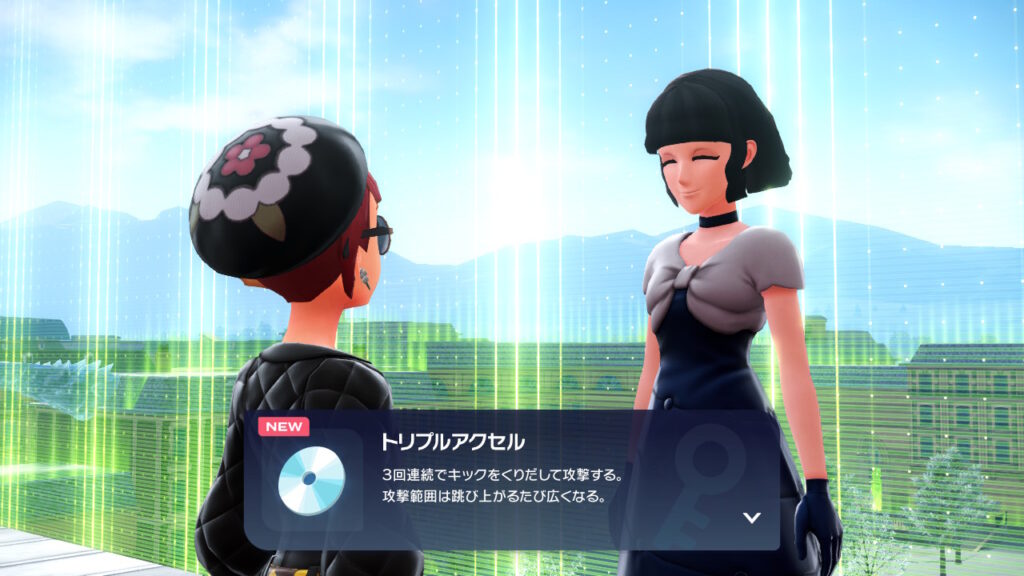This screenshot has height=576, width=1024.
Task: Advance the dialogue with the down arrow
Action: [752, 517]
